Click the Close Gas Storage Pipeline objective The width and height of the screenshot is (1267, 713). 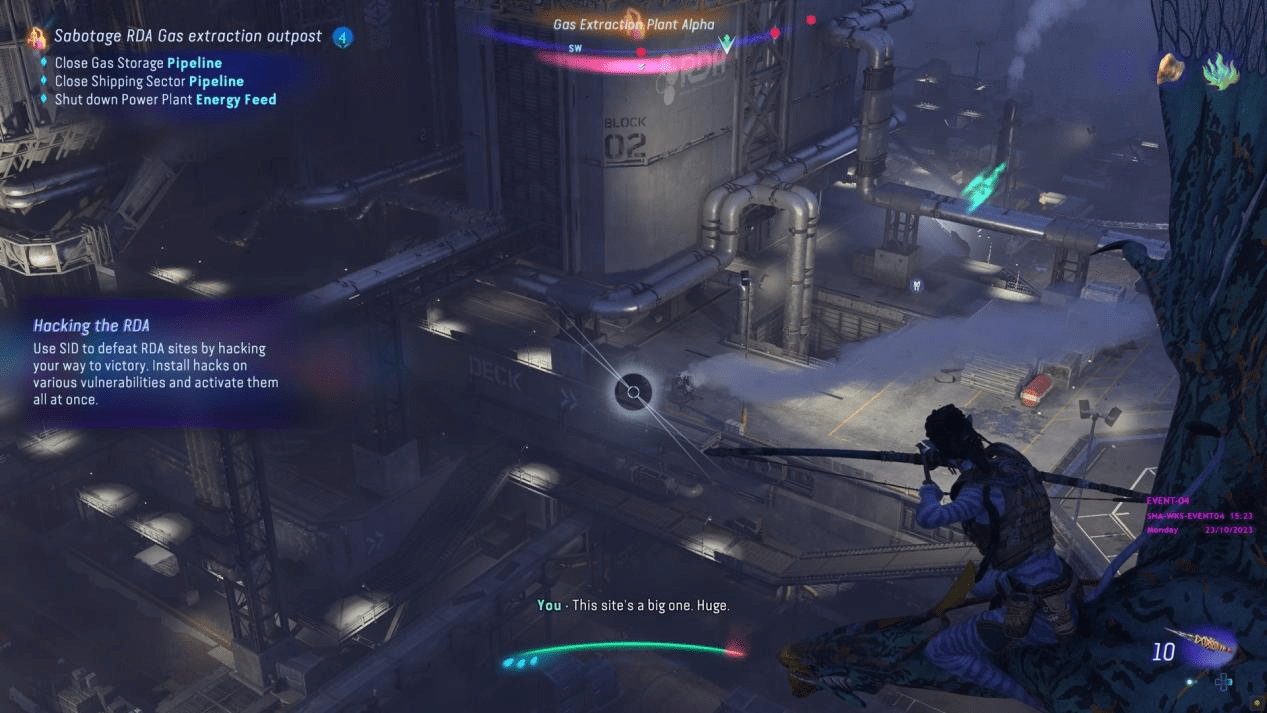tap(138, 63)
